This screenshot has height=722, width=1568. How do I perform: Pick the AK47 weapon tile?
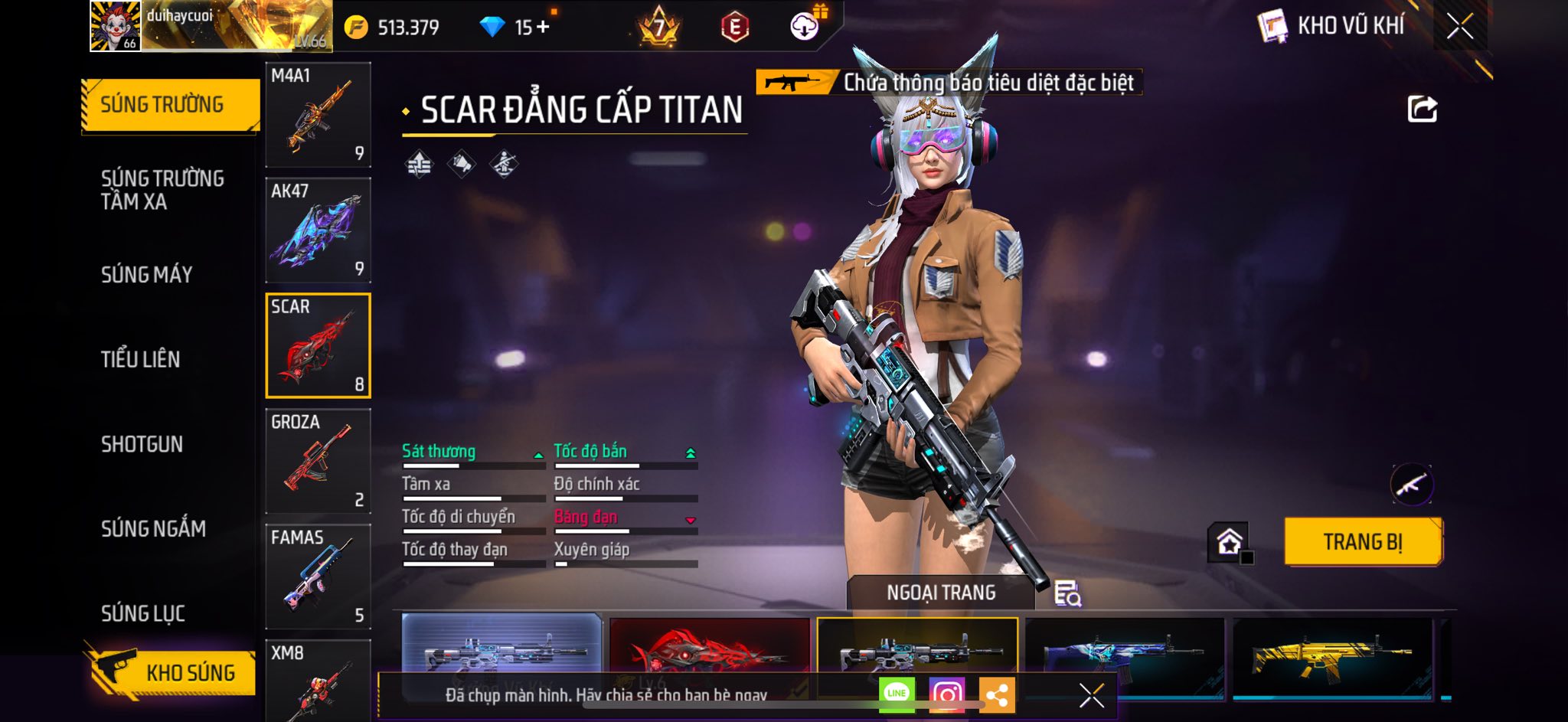(318, 230)
